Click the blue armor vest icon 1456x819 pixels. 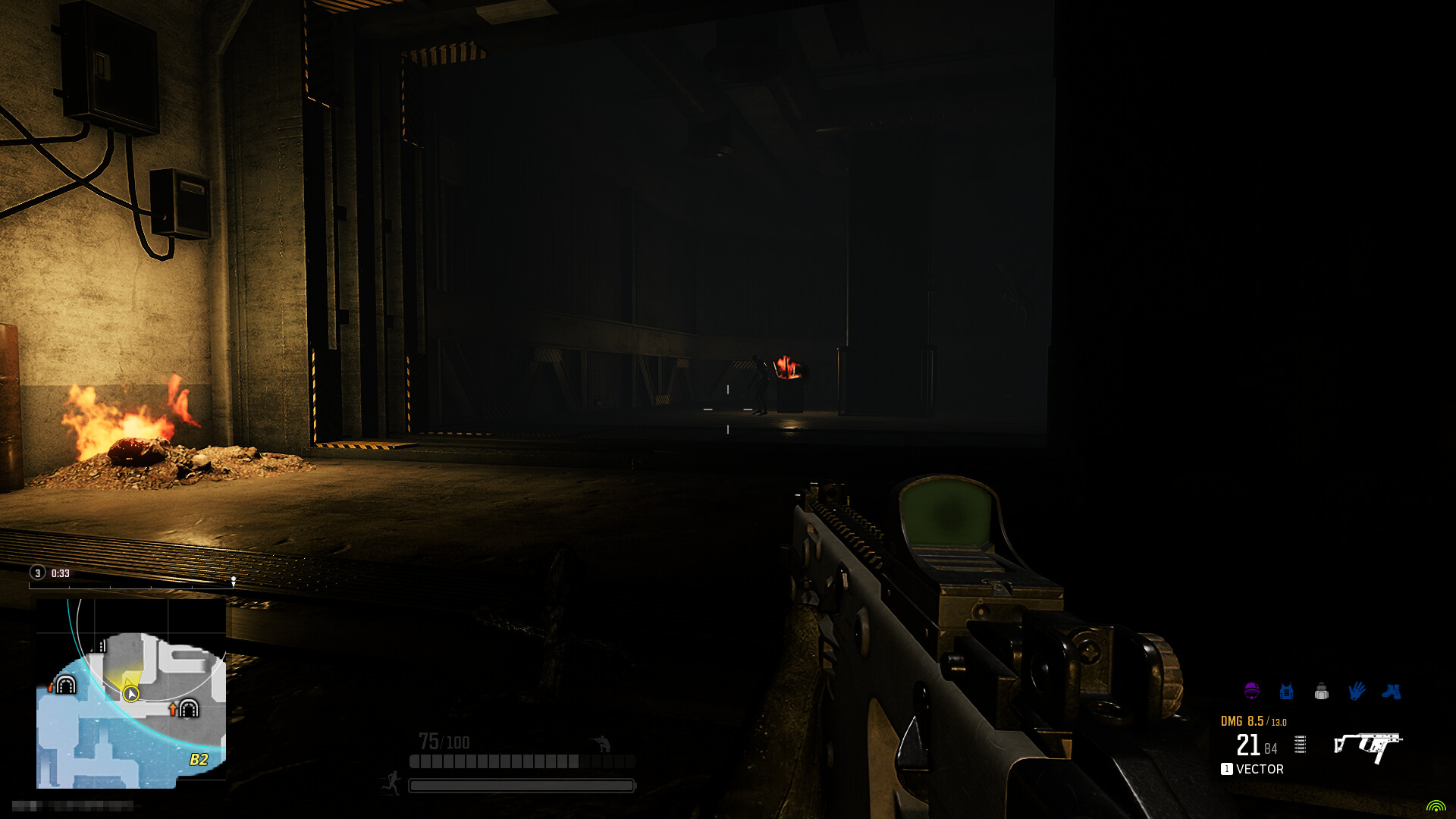[1287, 692]
